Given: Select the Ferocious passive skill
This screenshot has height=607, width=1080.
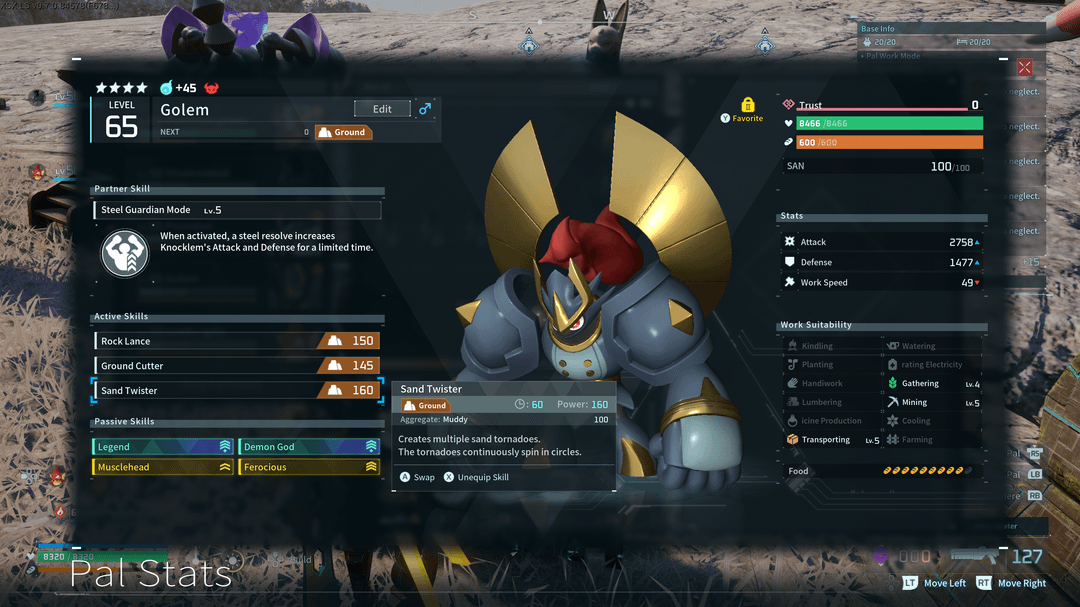Looking at the screenshot, I should coord(309,467).
